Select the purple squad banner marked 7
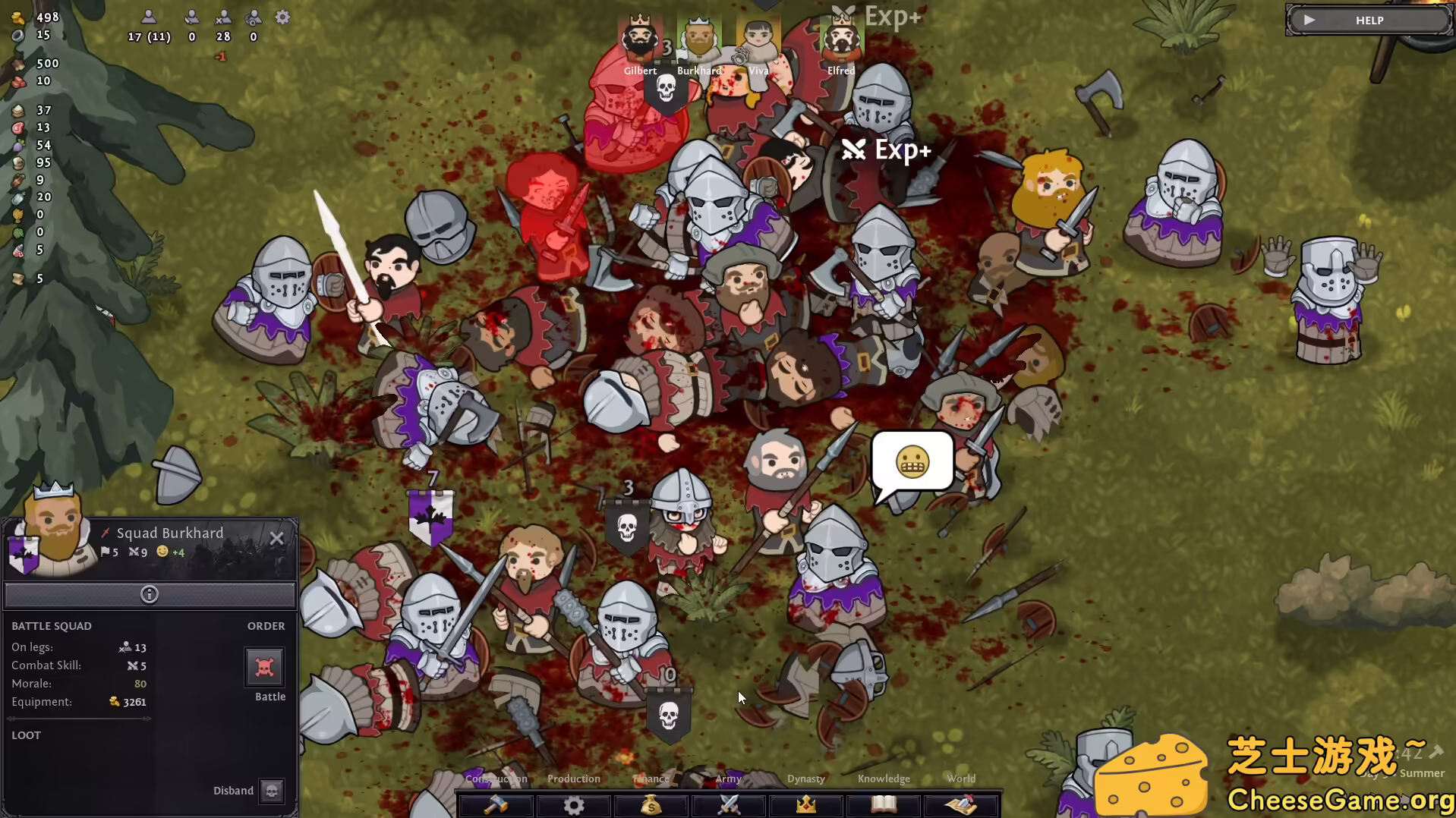Screen dimensions: 1456x818 pyautogui.click(x=430, y=516)
